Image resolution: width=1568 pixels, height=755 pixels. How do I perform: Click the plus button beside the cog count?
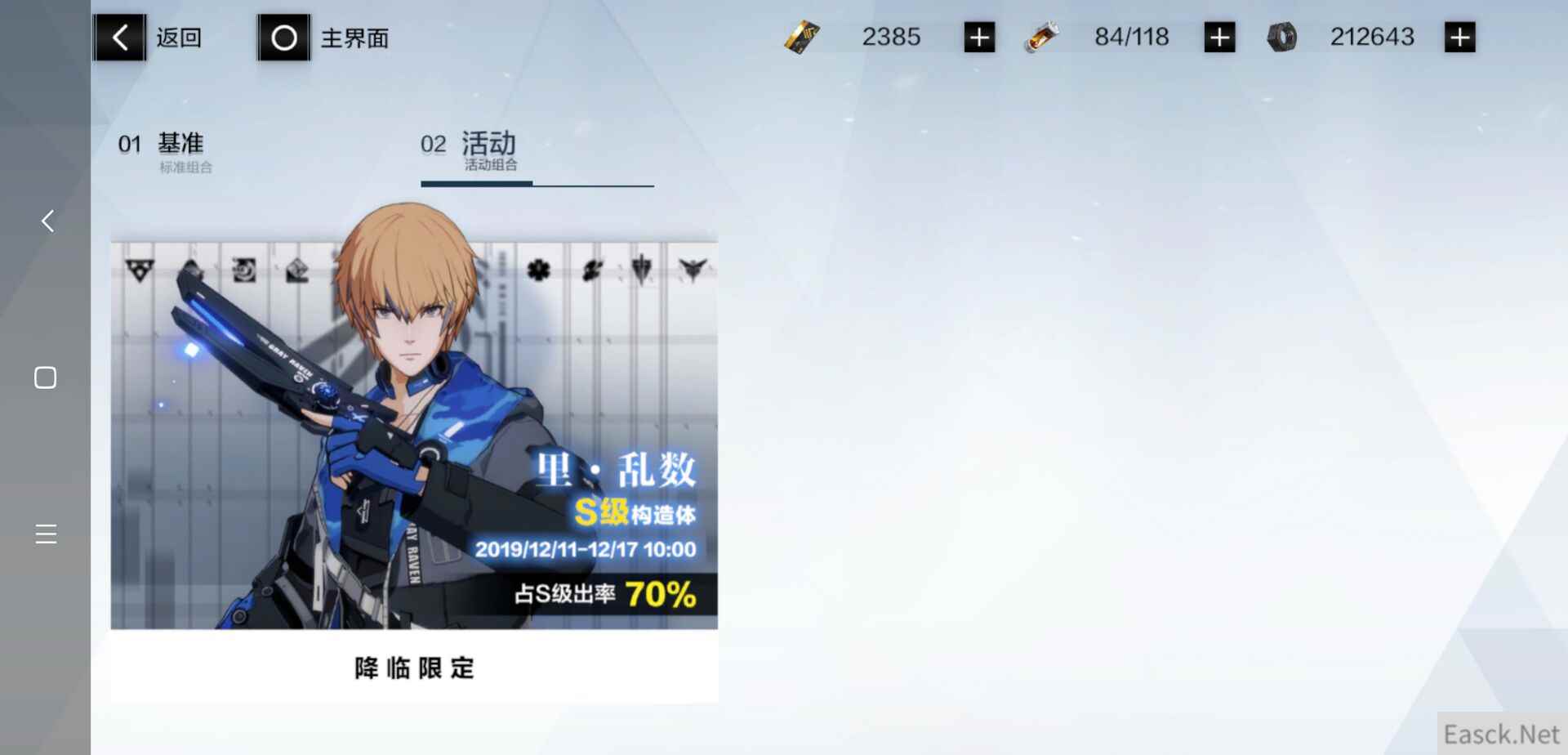[x=1460, y=36]
